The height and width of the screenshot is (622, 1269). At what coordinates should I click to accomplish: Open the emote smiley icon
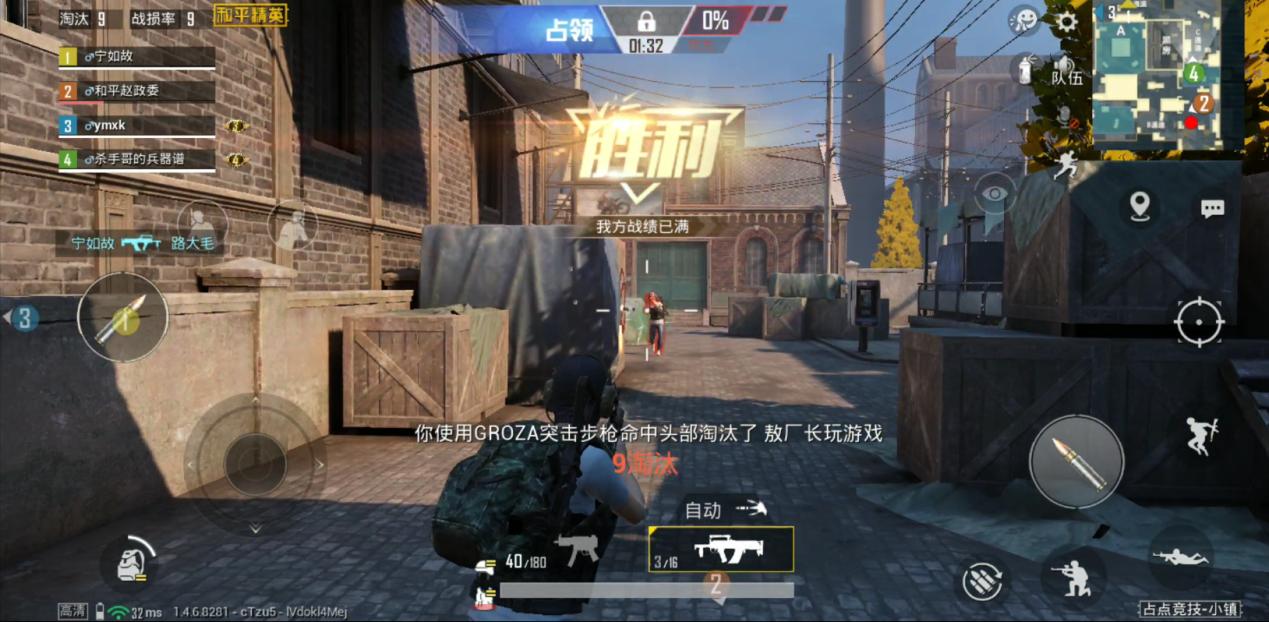tap(1023, 20)
